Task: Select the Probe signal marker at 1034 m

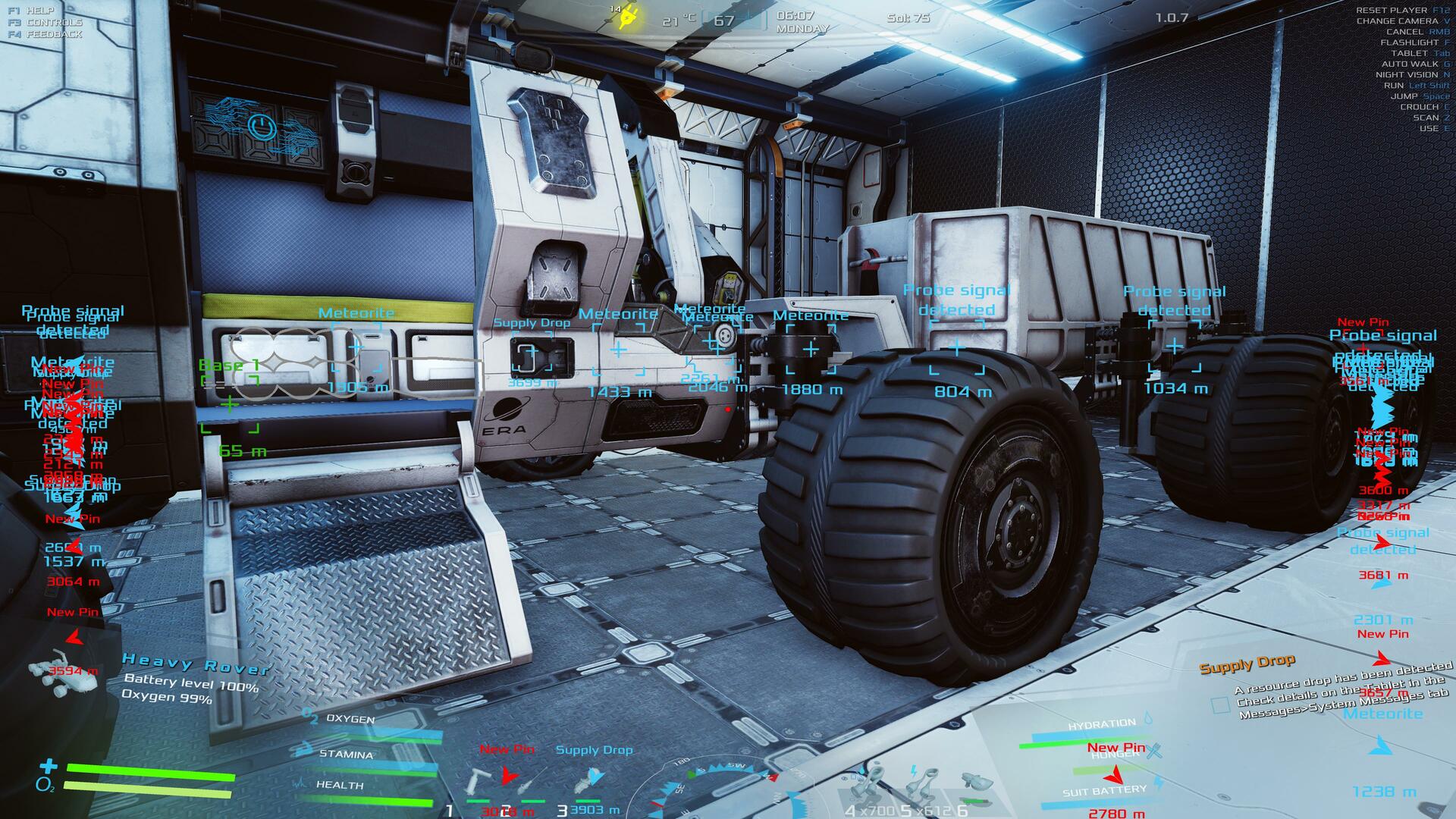Action: click(x=1174, y=347)
